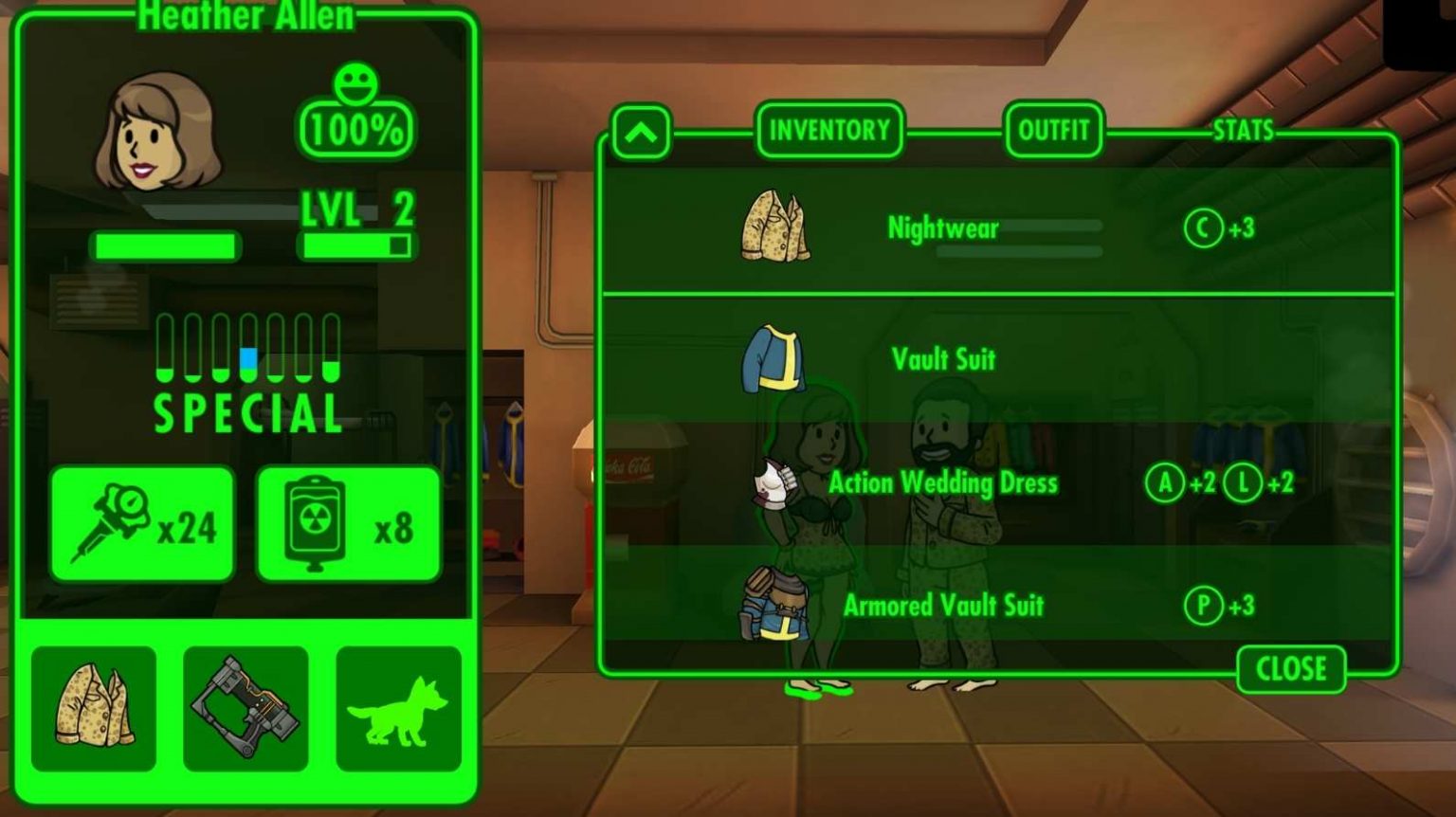Switch to the INVENTORY tab

pyautogui.click(x=829, y=130)
